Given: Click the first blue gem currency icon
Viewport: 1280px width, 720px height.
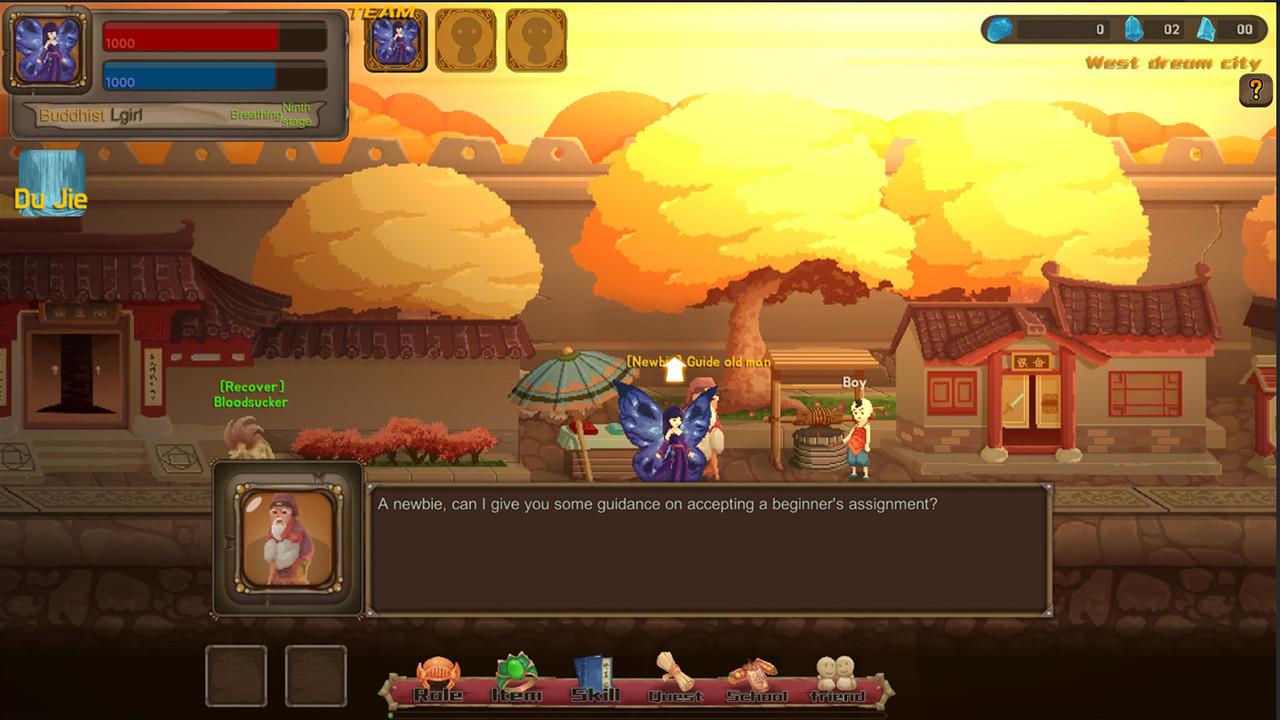Looking at the screenshot, I should (x=997, y=30).
